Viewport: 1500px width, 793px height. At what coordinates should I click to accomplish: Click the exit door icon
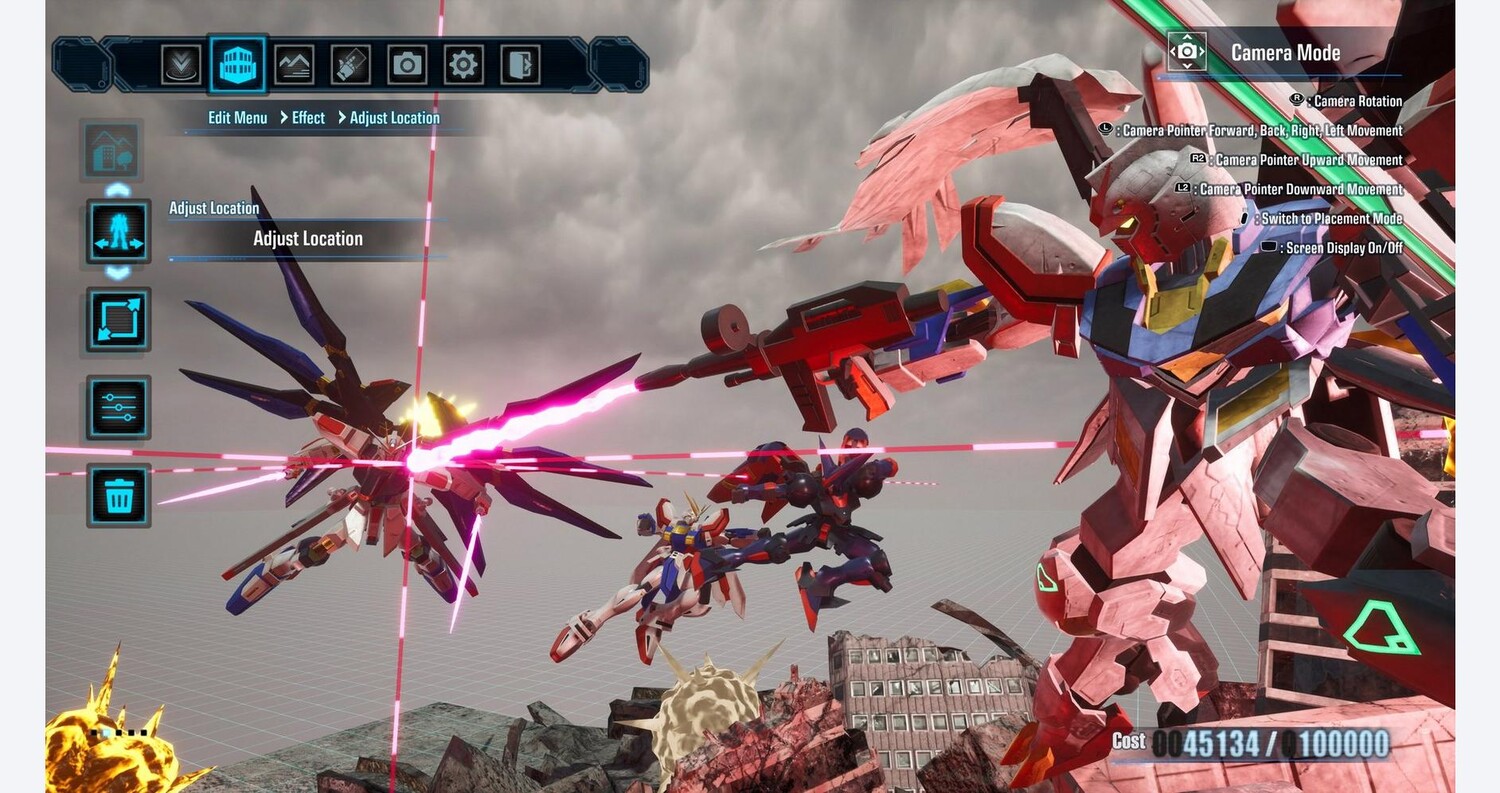click(520, 65)
